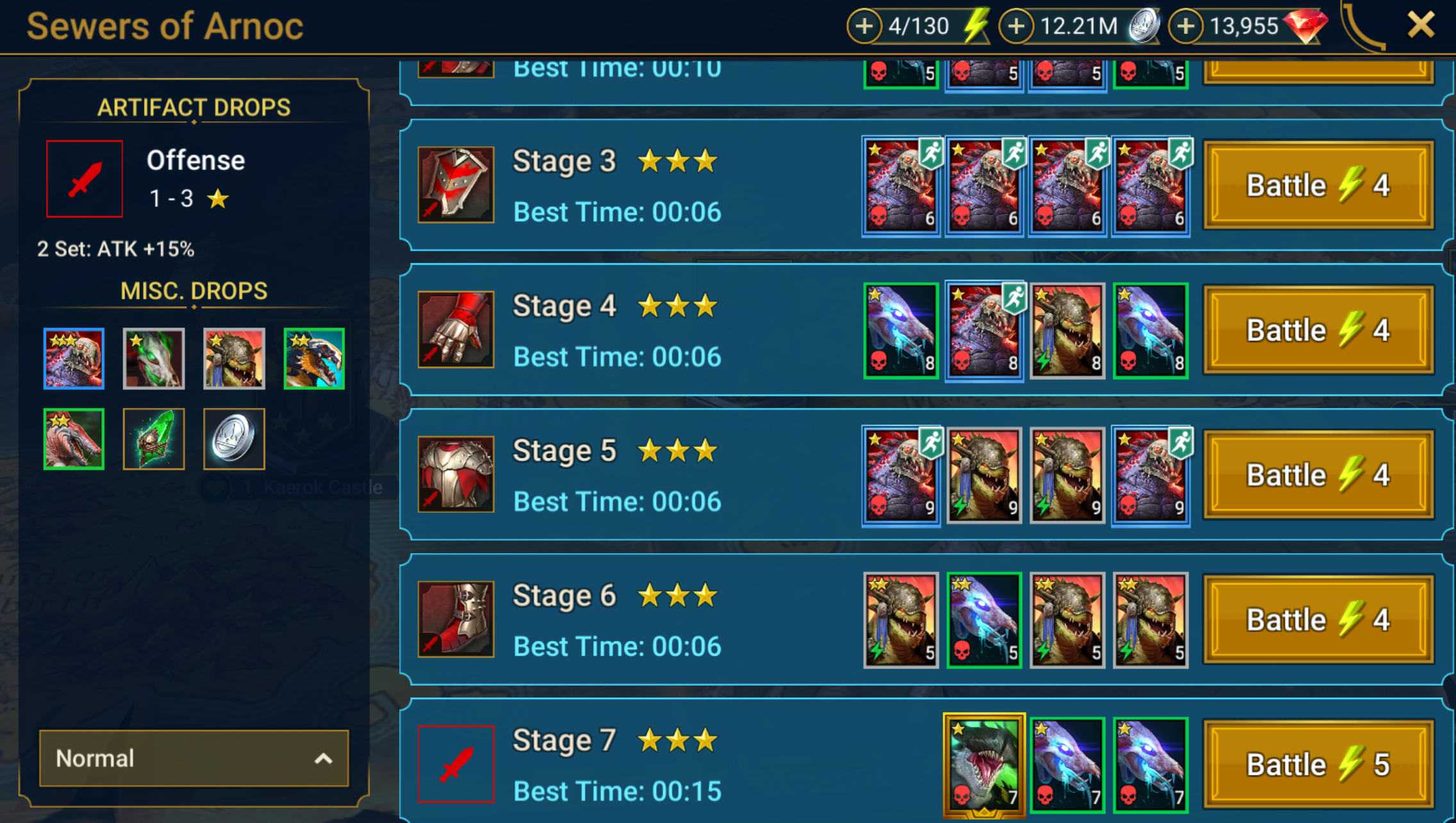1456x823 pixels.
Task: Add silver using the plus button
Action: (1016, 26)
